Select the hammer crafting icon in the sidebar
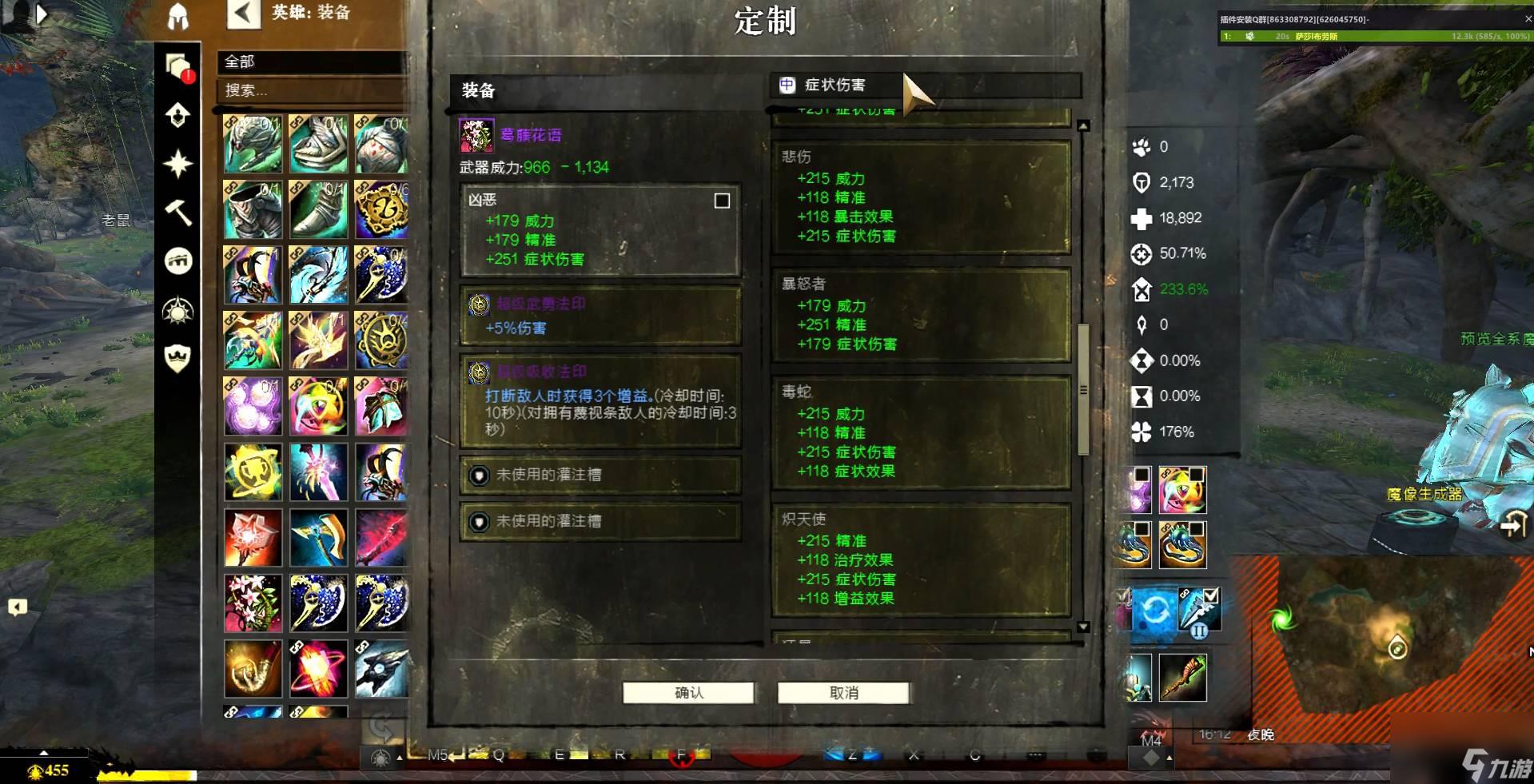The image size is (1534, 784). point(179,212)
